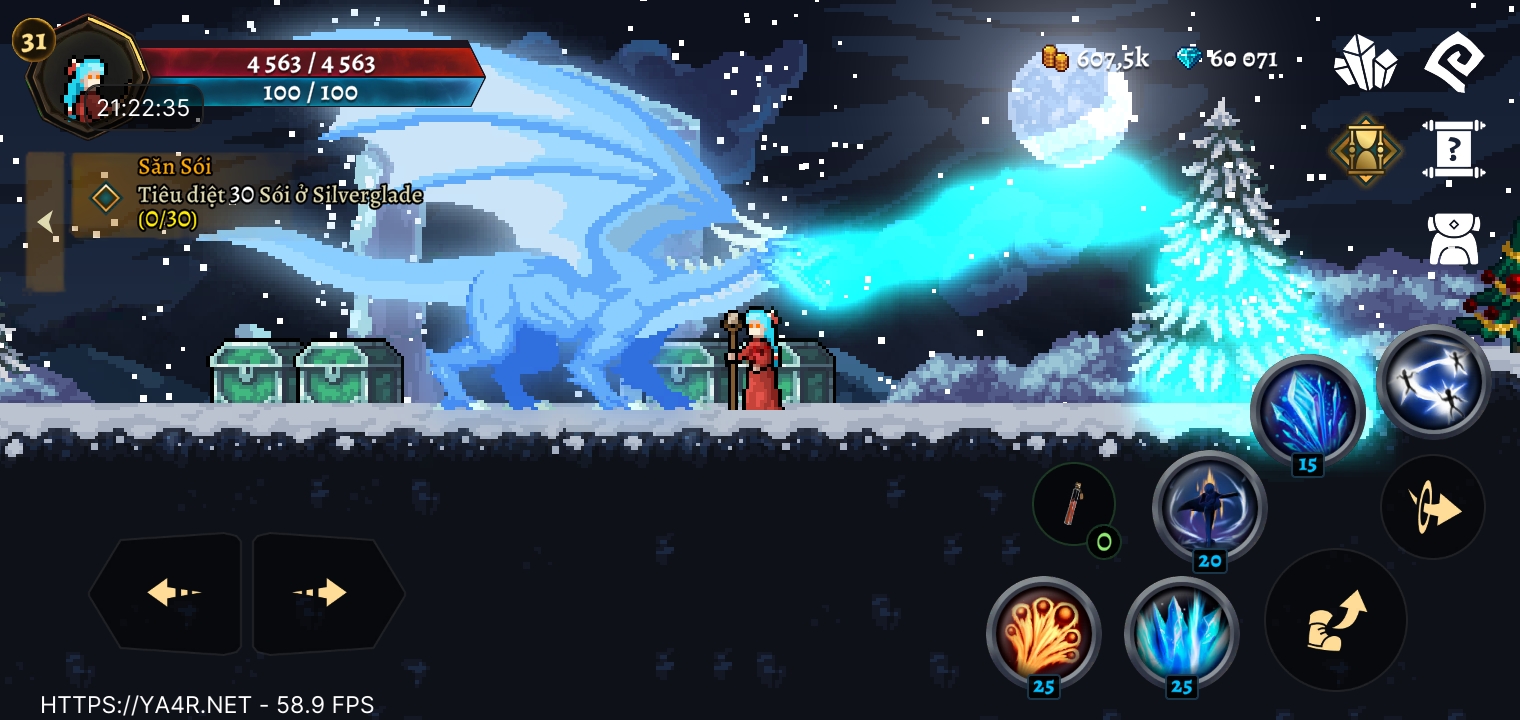Cast the fire fan skill
1520x720 pixels.
coord(1043,632)
